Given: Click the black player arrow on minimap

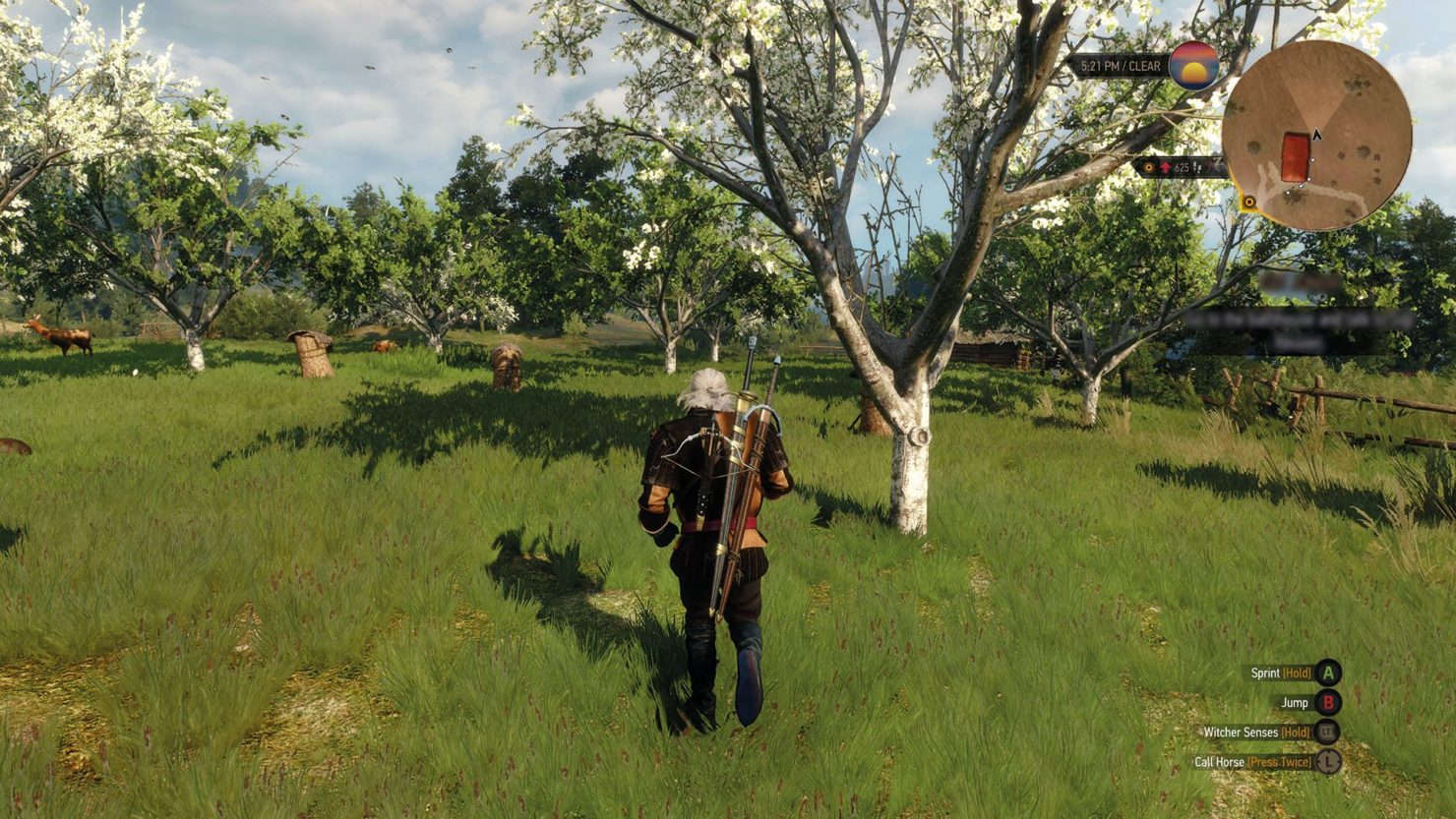Looking at the screenshot, I should coord(1316,135).
